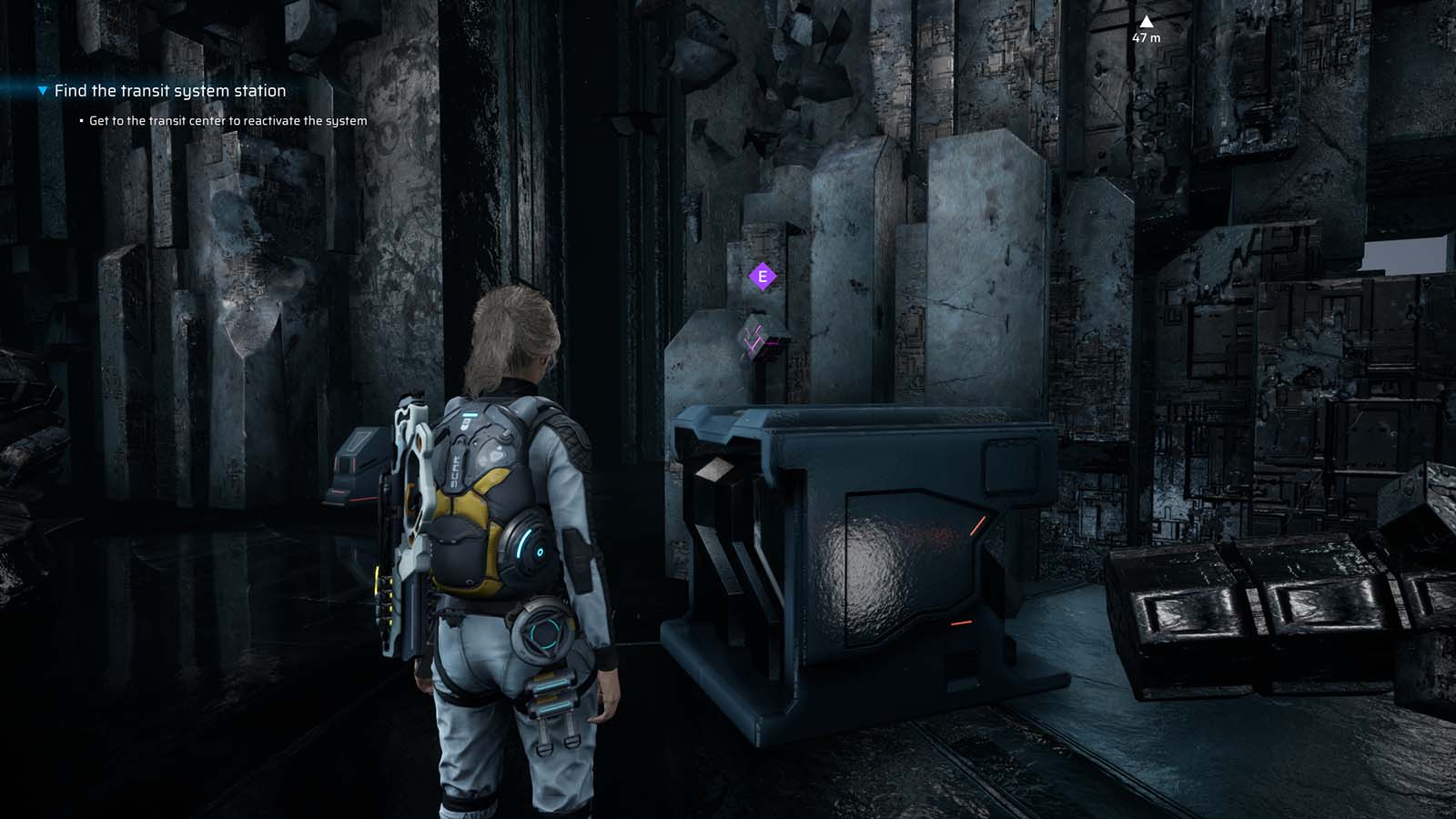This screenshot has height=819, width=1456.
Task: Click the bullet point before the sub-objective
Action: [x=80, y=119]
